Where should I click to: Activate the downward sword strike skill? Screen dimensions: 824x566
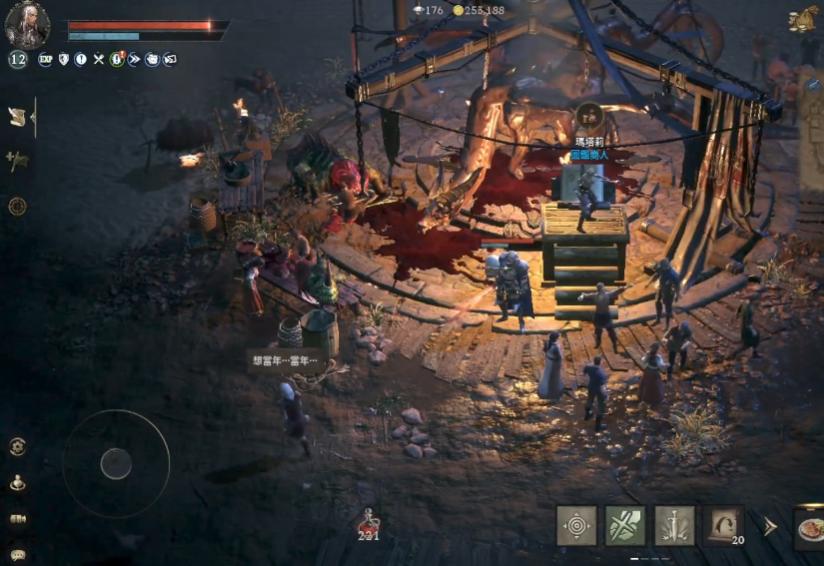[674, 526]
